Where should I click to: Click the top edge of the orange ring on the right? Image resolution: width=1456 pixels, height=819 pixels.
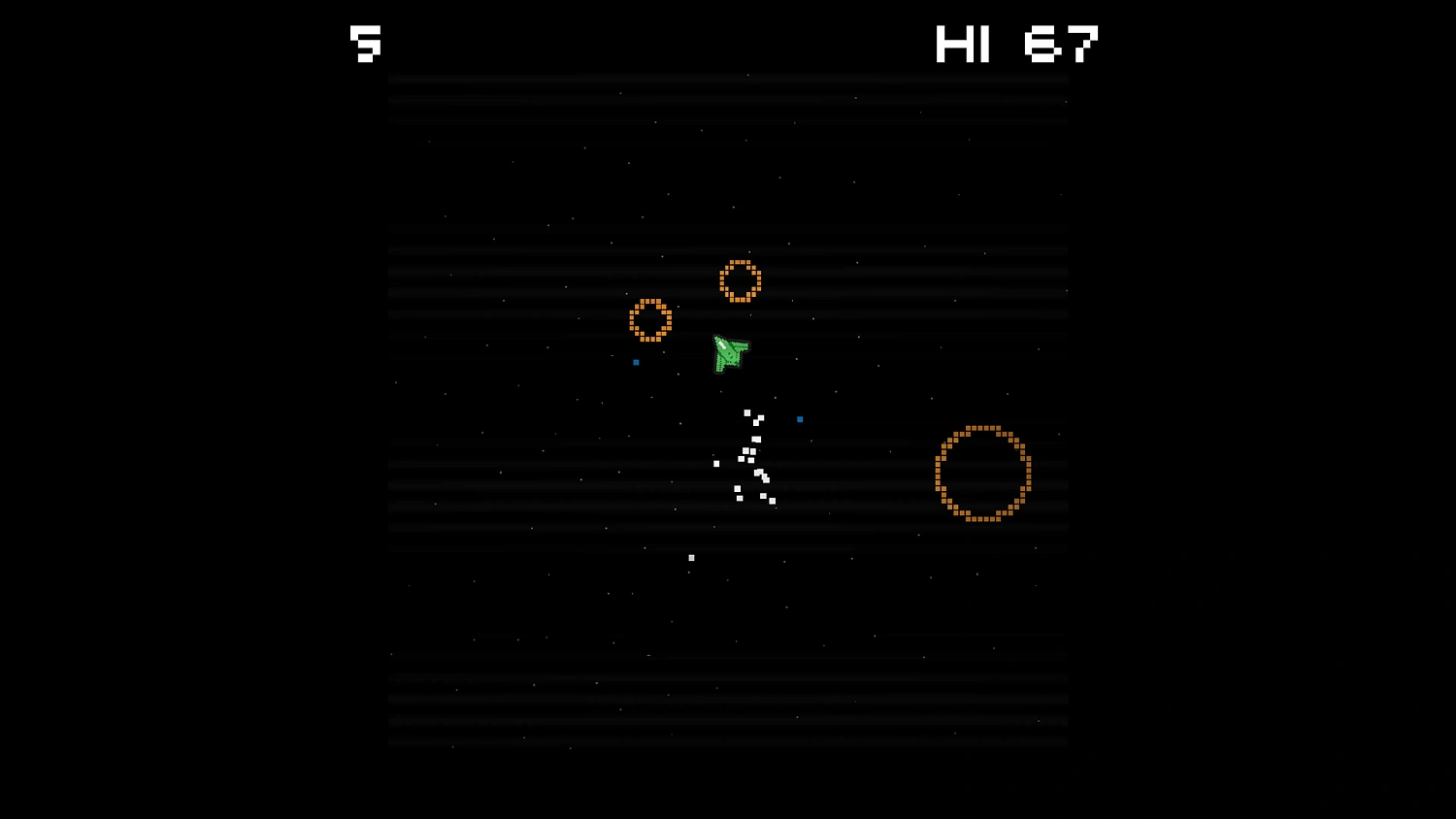click(x=982, y=427)
